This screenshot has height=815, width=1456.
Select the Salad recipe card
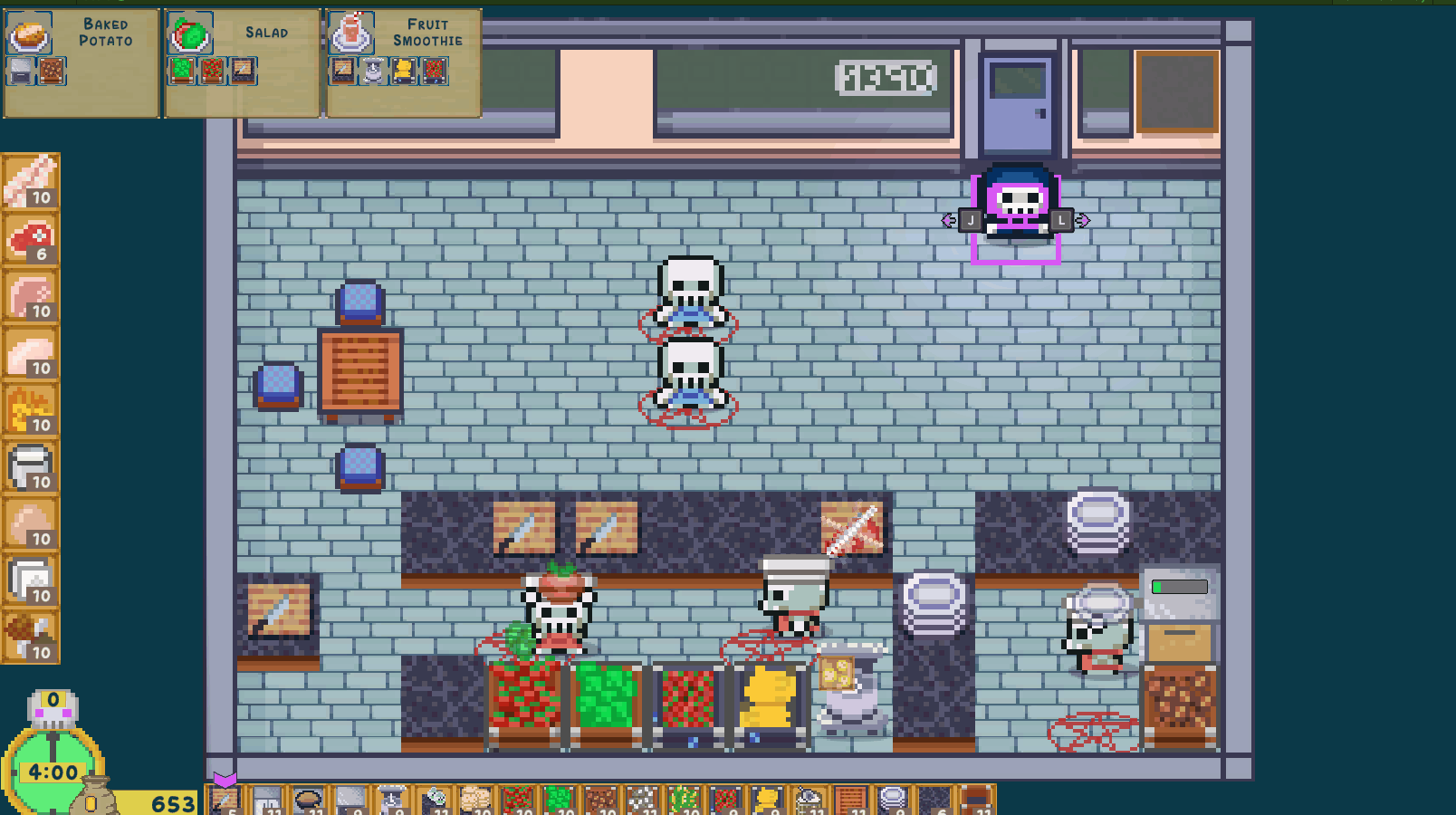click(242, 63)
